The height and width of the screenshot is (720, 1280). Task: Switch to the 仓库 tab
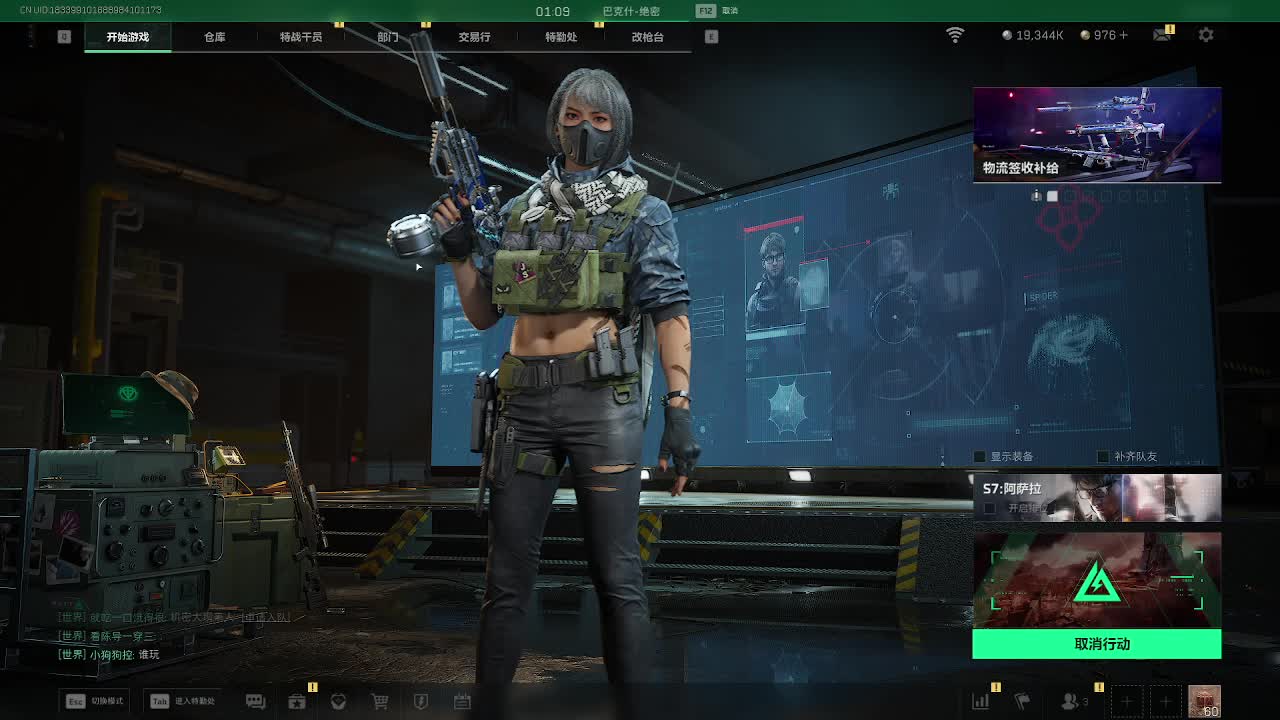pos(214,37)
